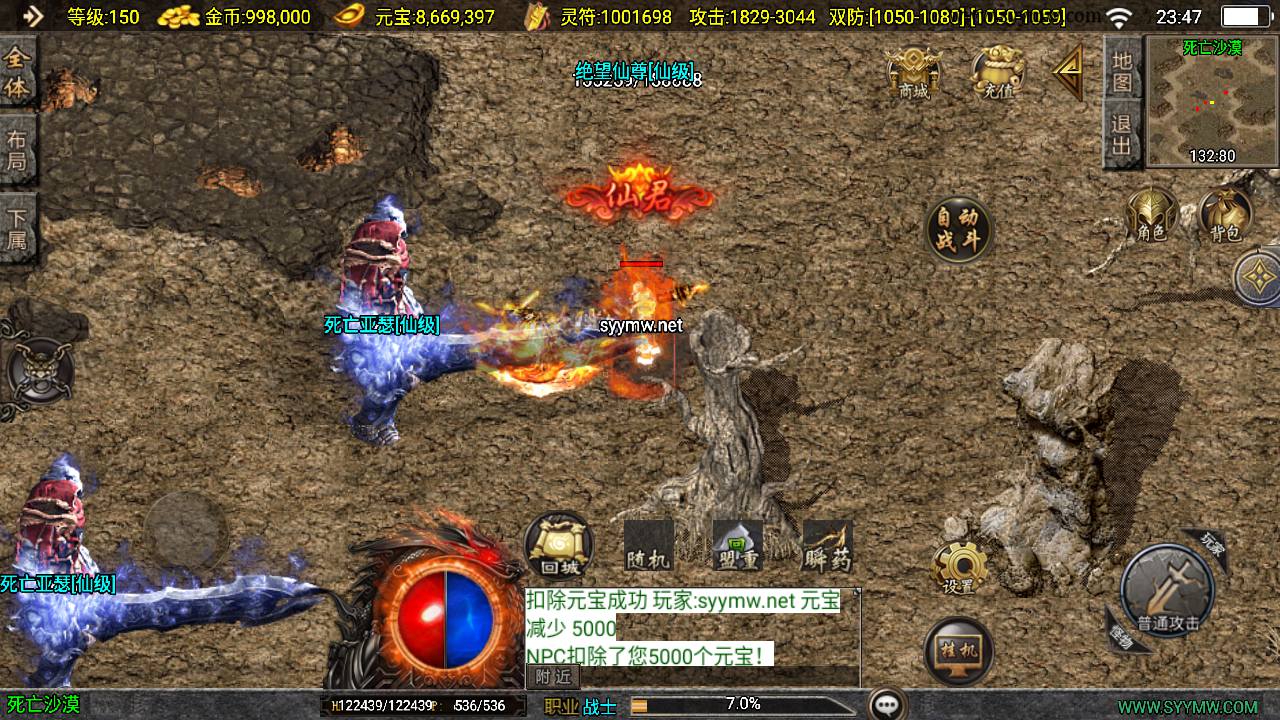Toggle 自动战斗 auto battle
This screenshot has width=1280, height=720.
958,229
